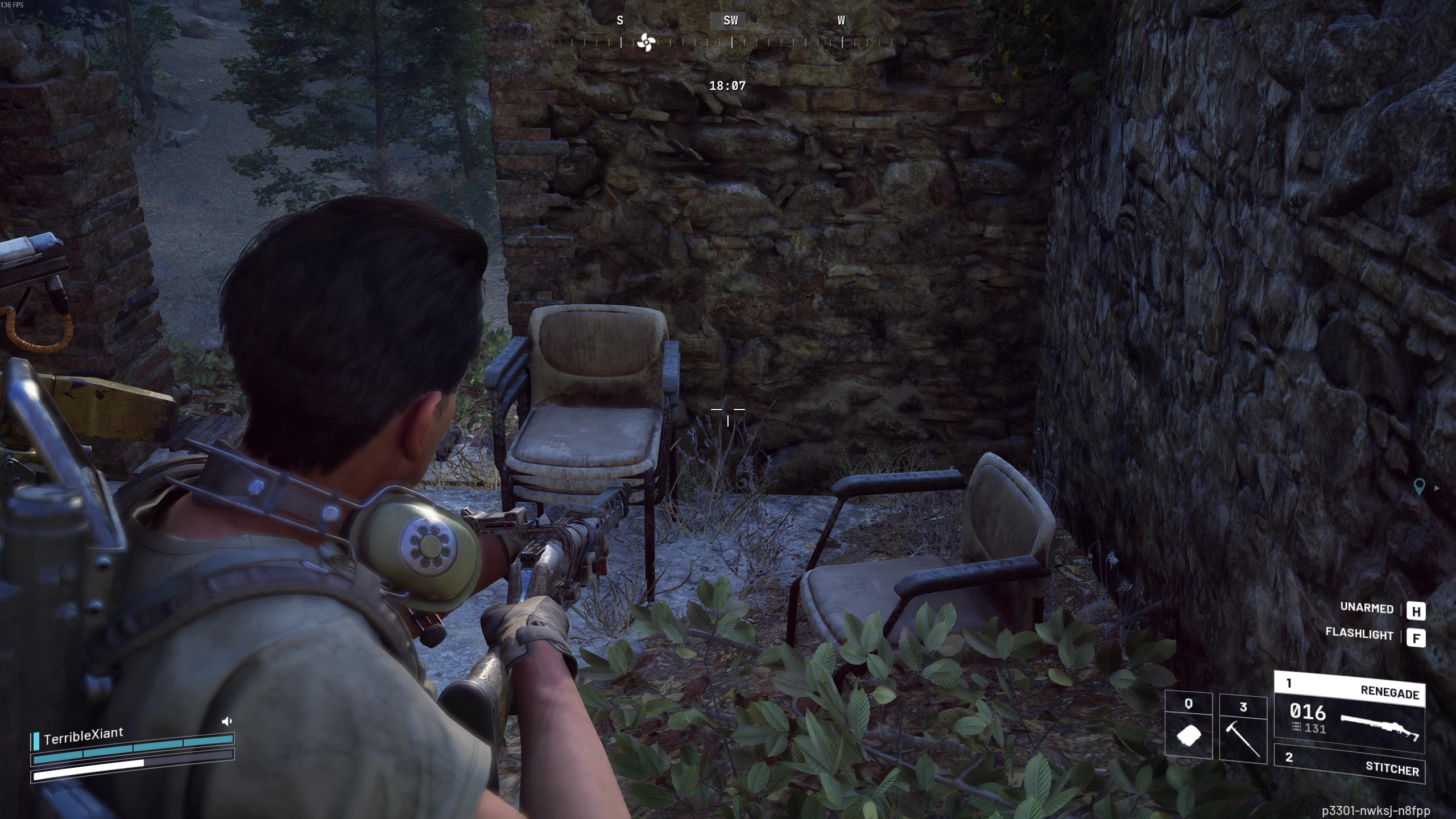Click the voice speaker icon by TerribleXiant
Screen dimensions: 1456x819
(226, 721)
